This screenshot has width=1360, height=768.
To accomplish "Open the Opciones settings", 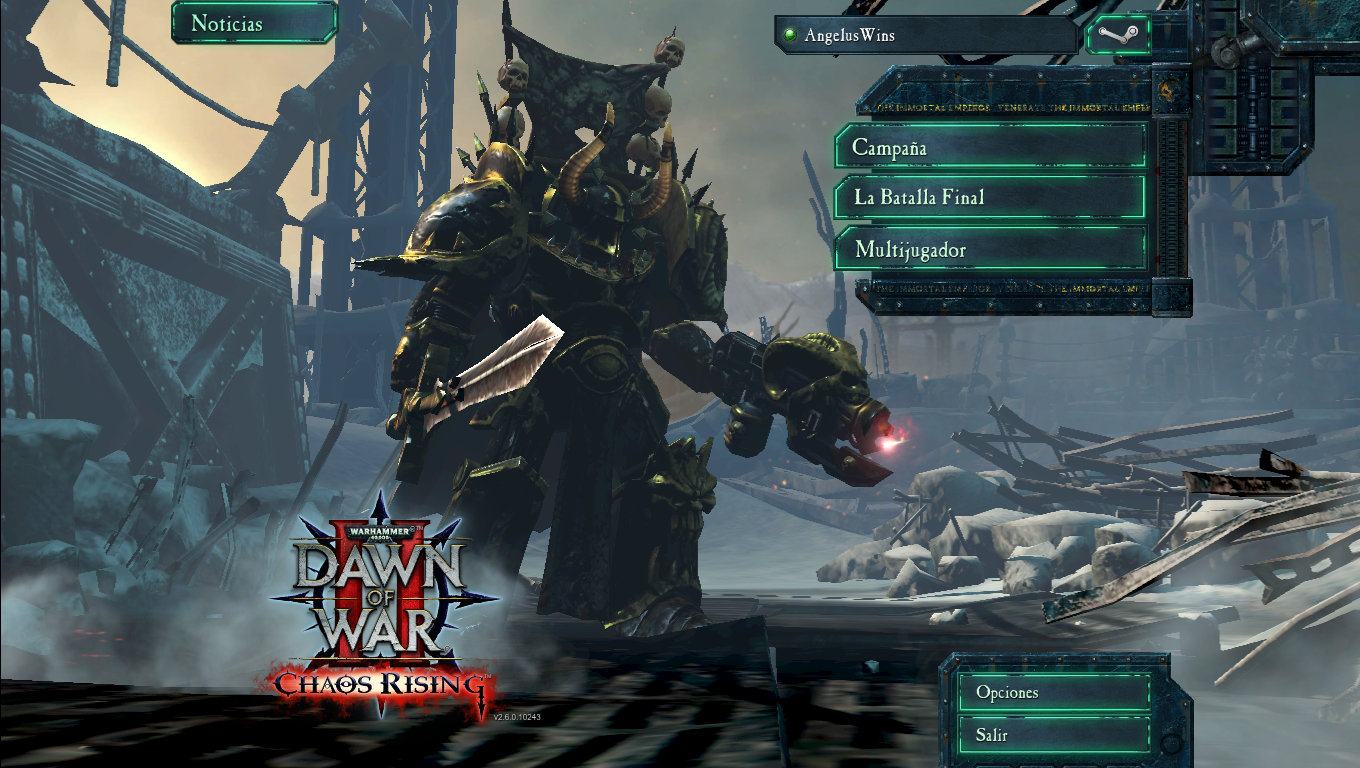I will click(x=1053, y=692).
